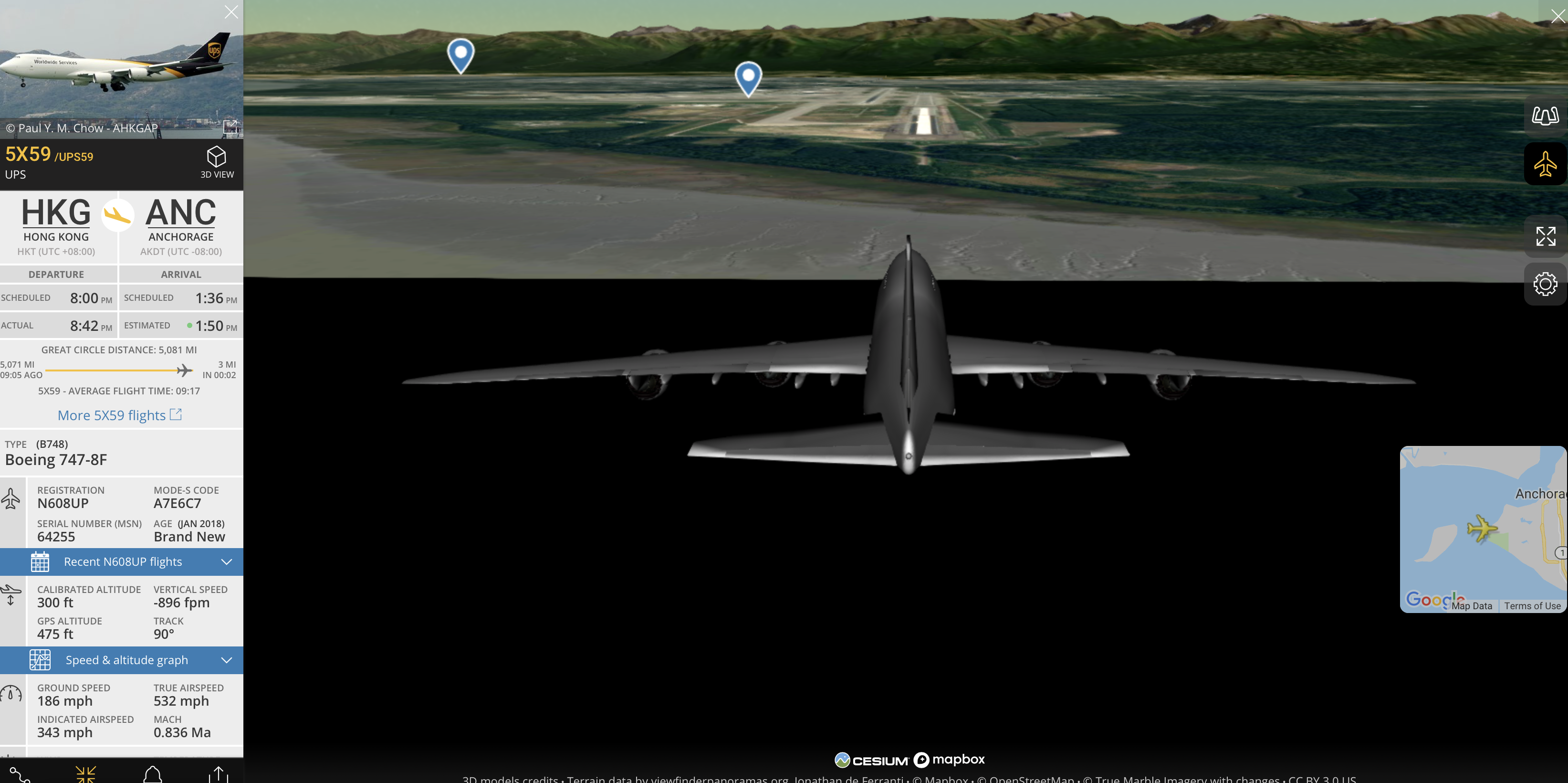Click the Anchorage minimap
This screenshot has width=1568, height=783.
click(x=1482, y=524)
